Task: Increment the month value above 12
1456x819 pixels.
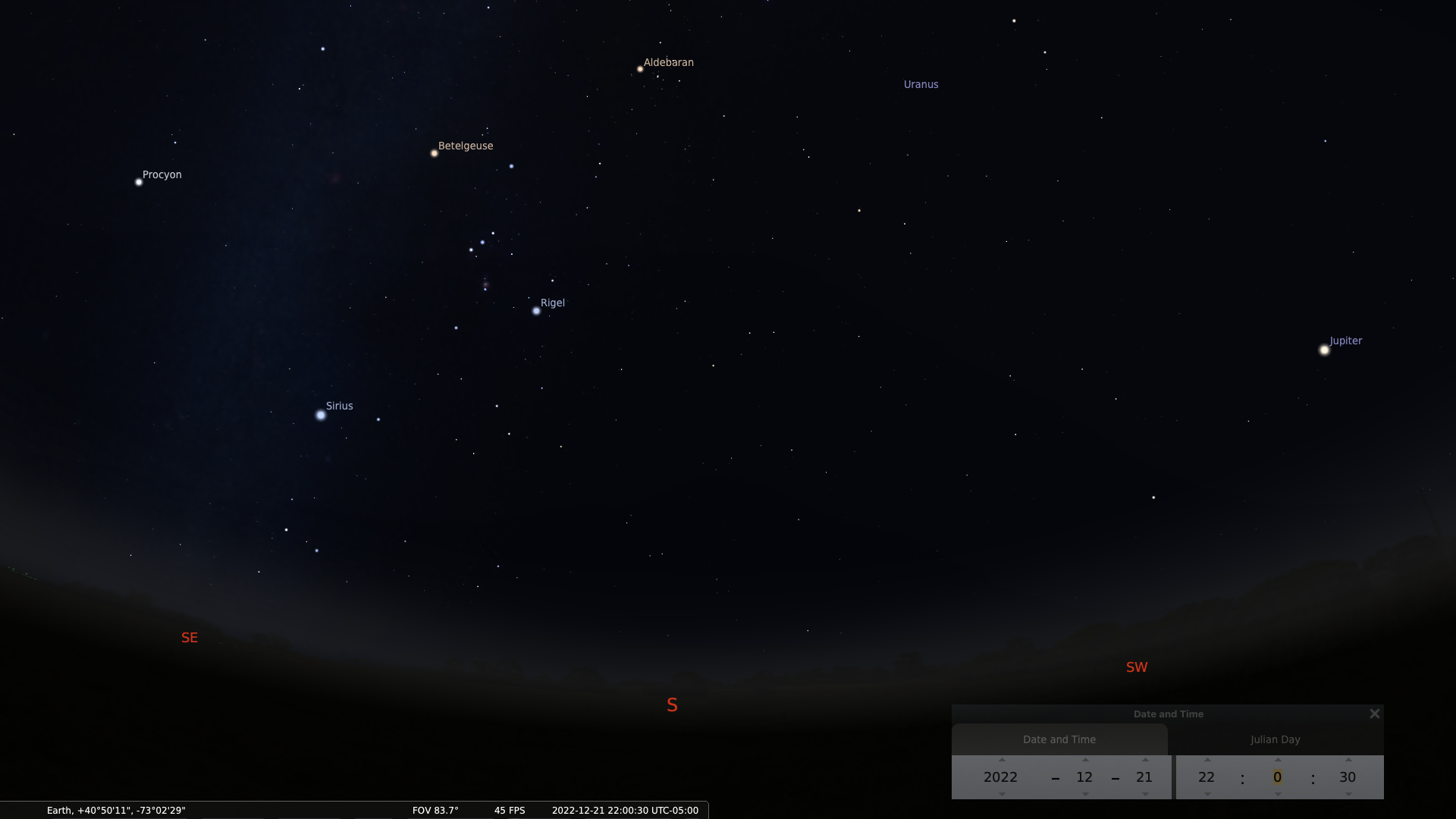Action: point(1085,760)
